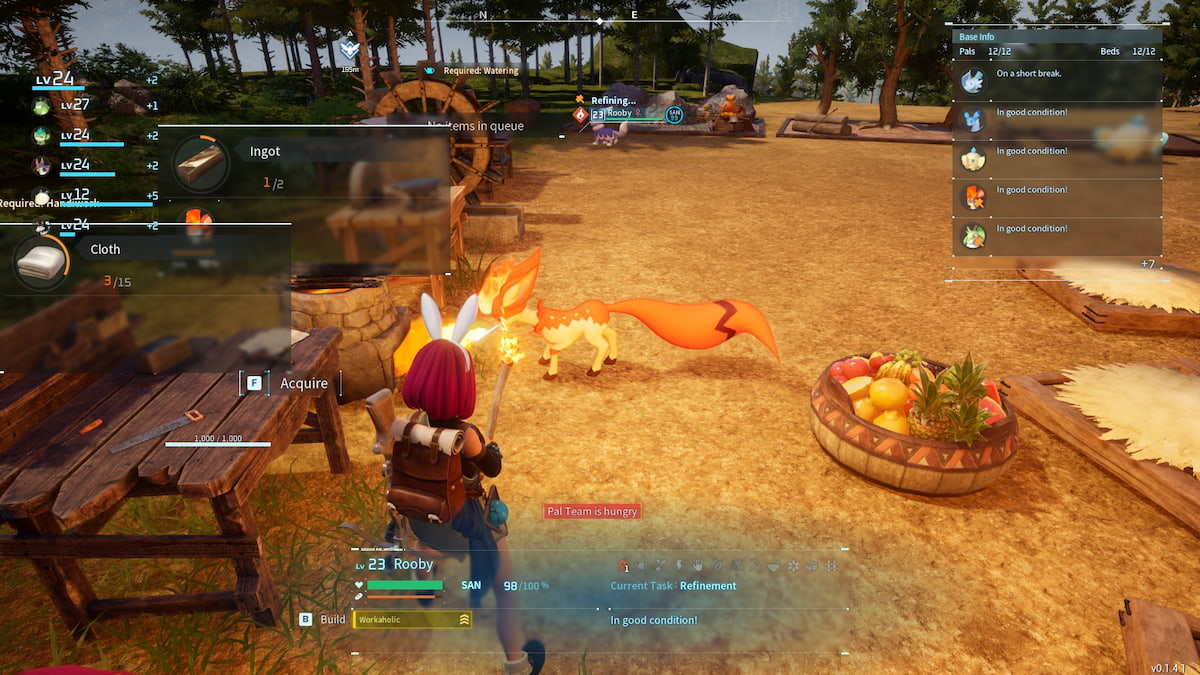Click the compass bar's east marker
1200x675 pixels.
pyautogui.click(x=634, y=15)
